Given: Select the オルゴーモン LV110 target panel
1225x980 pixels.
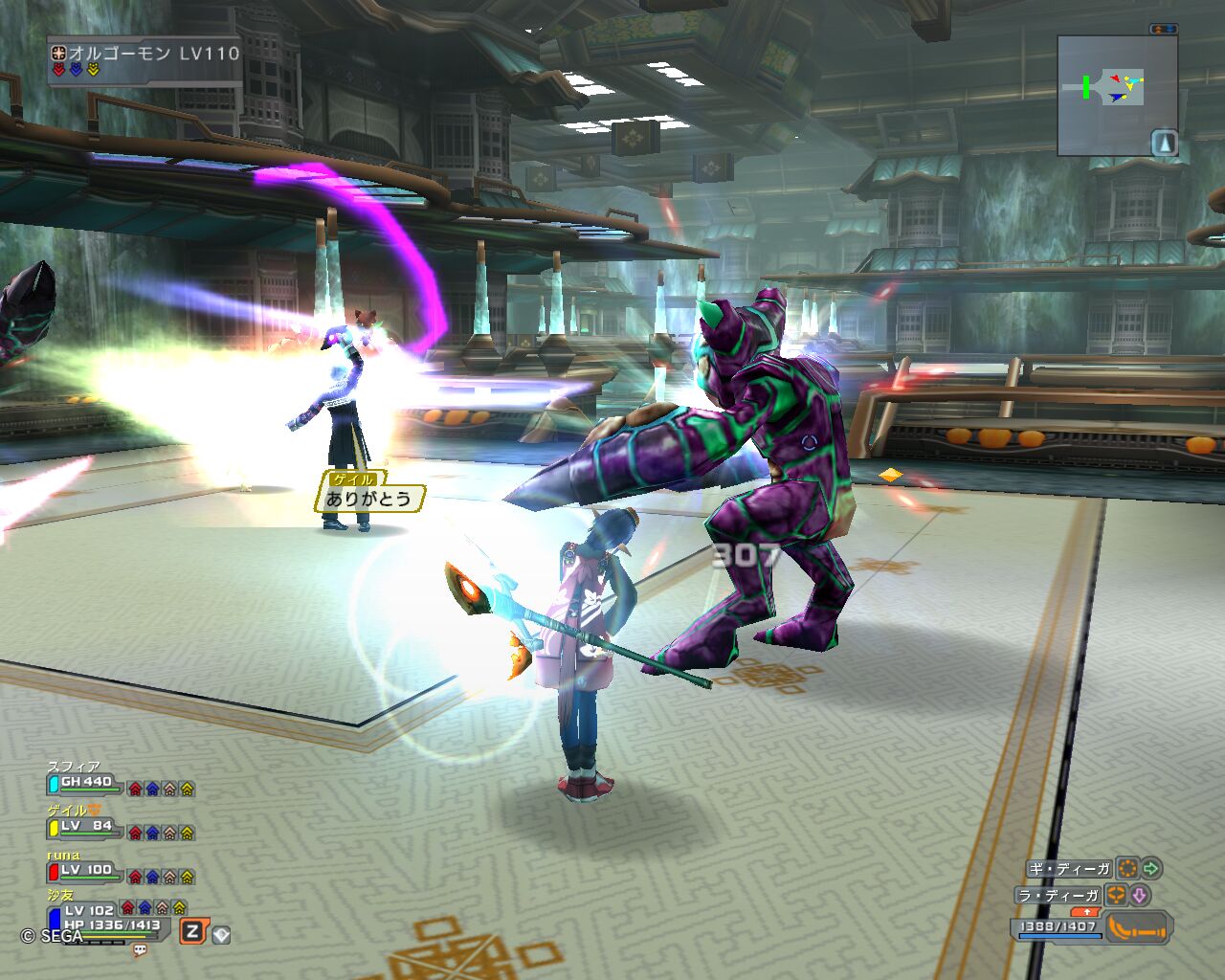Looking at the screenshot, I should [145, 59].
